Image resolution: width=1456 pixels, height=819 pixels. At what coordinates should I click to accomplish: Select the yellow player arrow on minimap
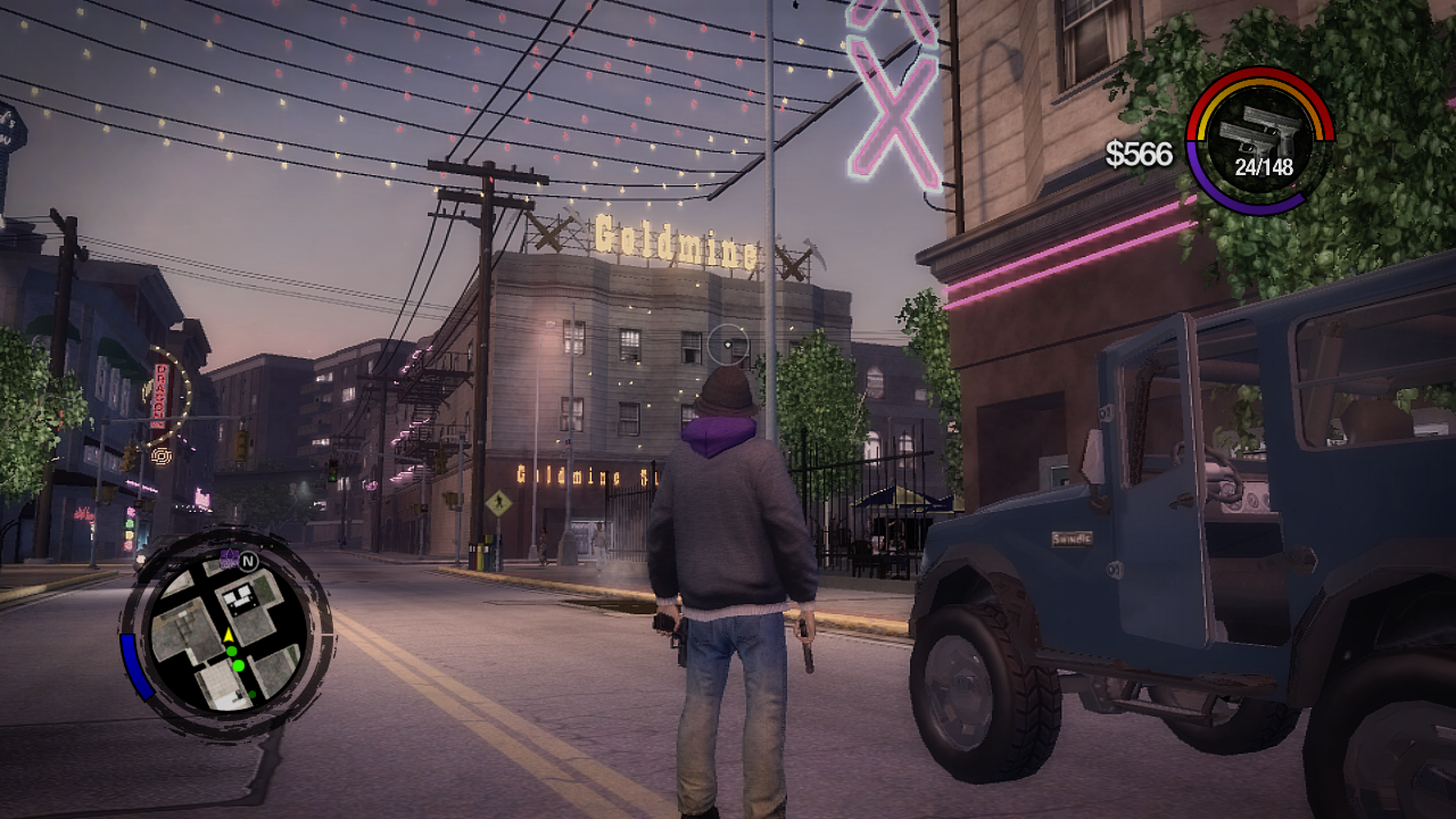(x=228, y=635)
